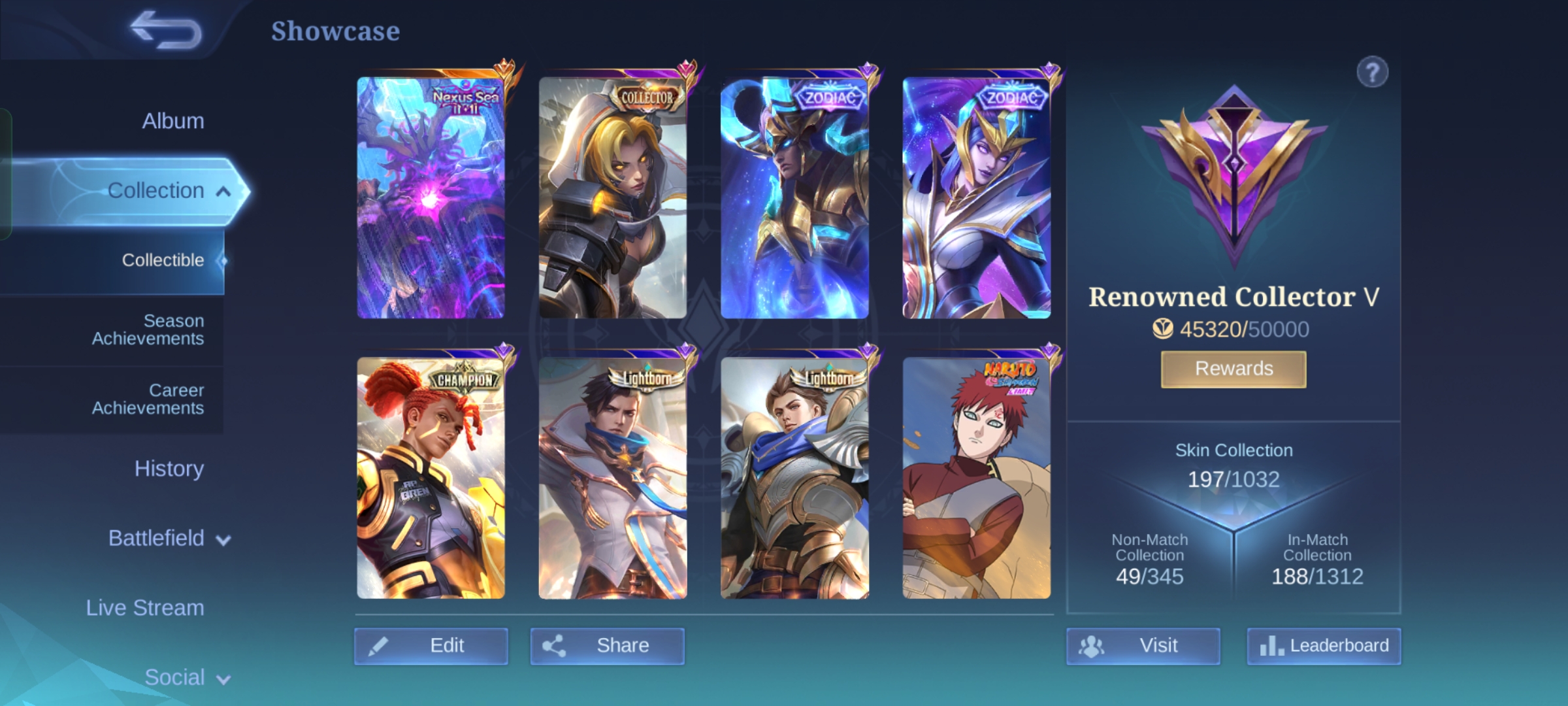
Task: Select the Naruto Gaara skin card
Action: (x=976, y=478)
